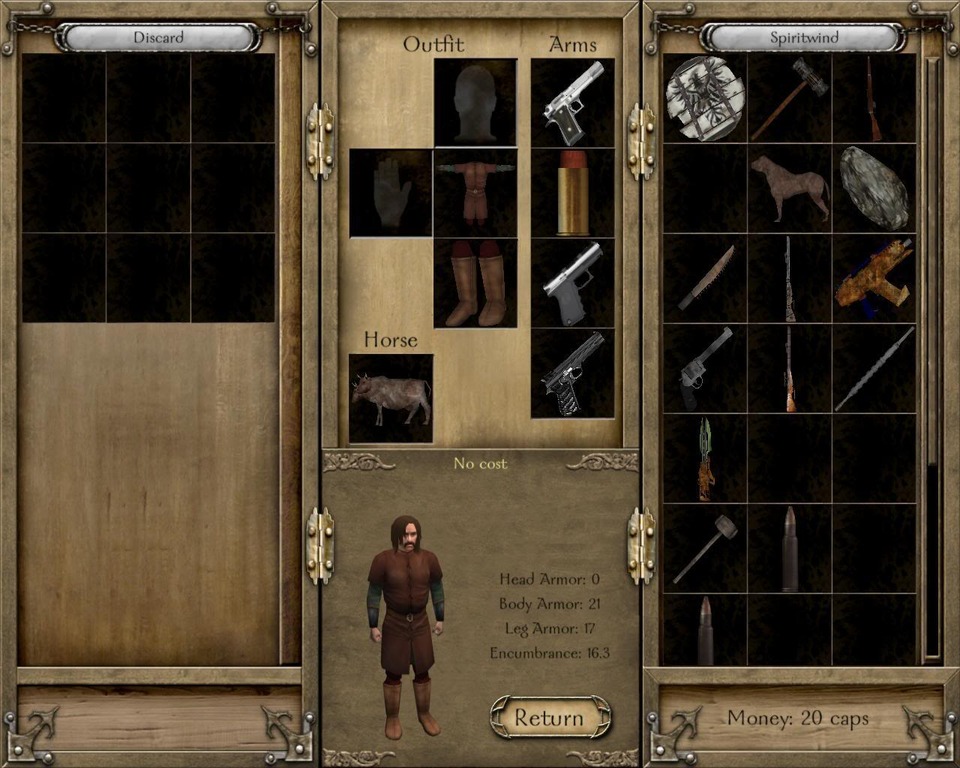Choose the brown leather boots slot
The height and width of the screenshot is (768, 960).
(x=475, y=284)
